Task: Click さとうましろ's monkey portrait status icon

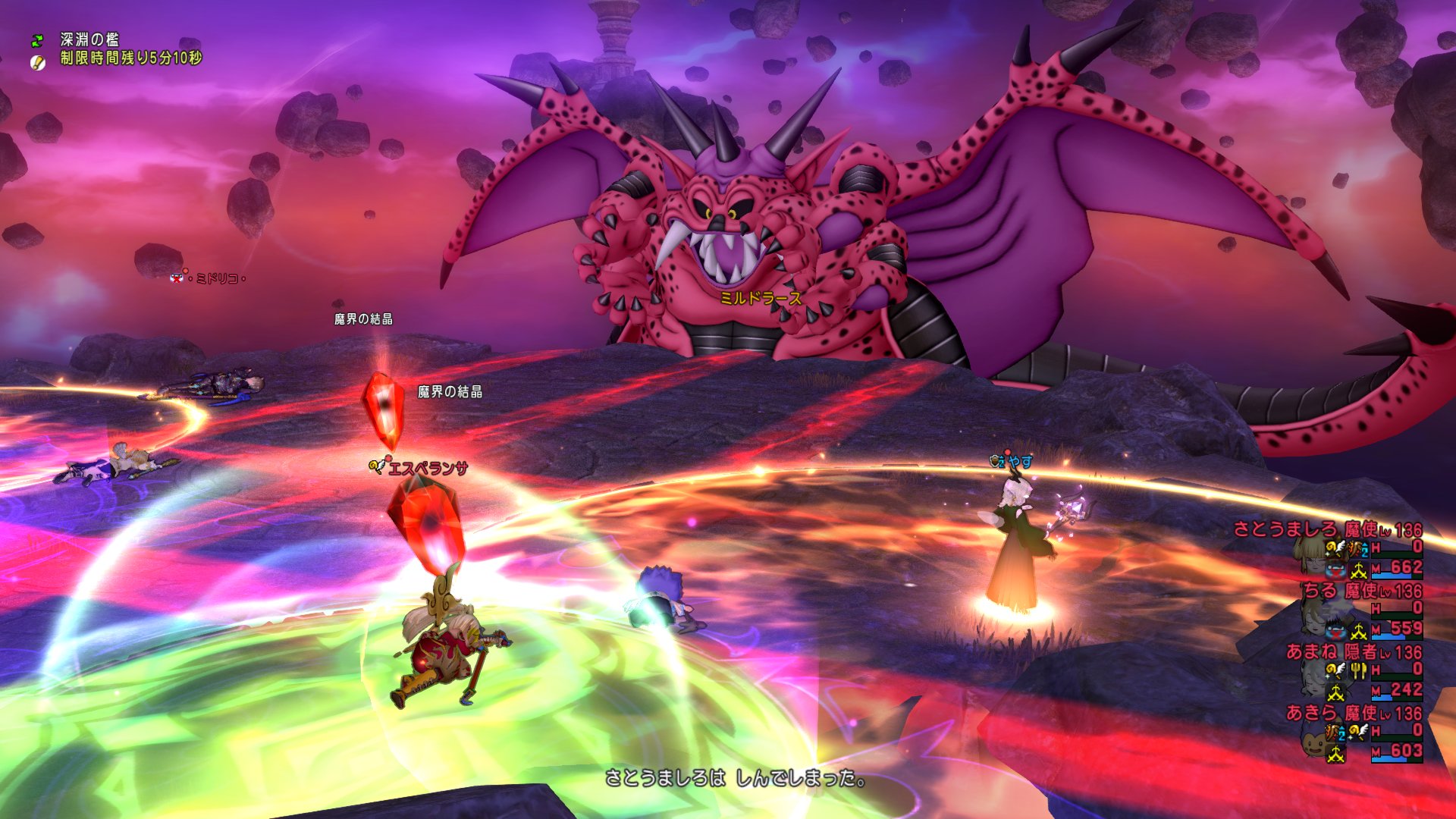Action: [x=1336, y=568]
